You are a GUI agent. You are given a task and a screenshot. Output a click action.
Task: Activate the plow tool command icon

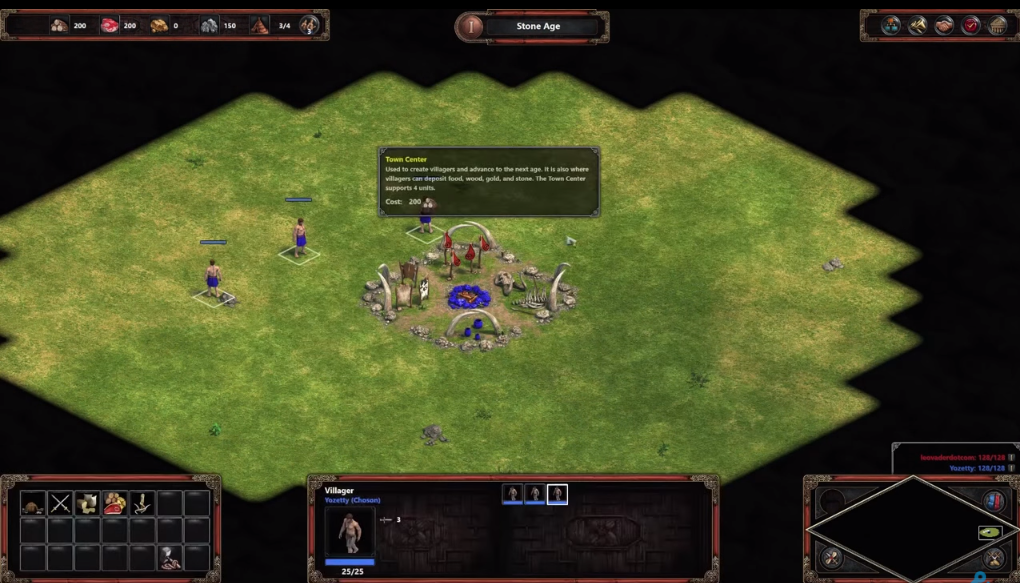[x=143, y=504]
